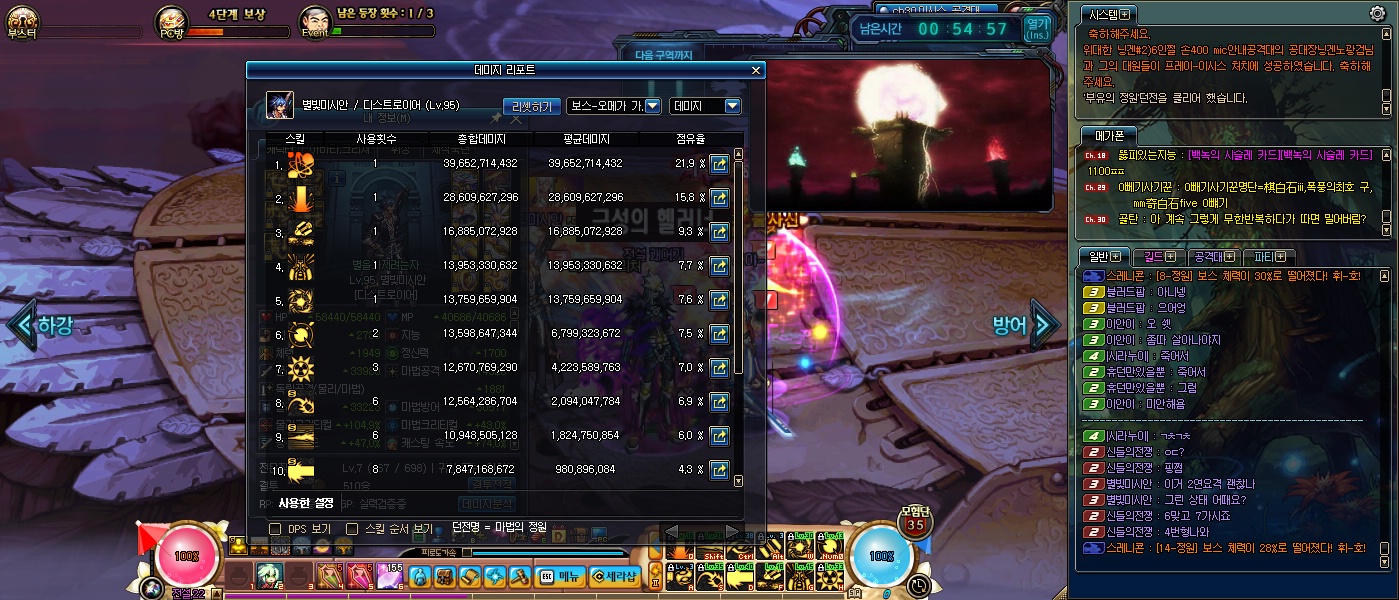Show the 파티 party chat tab
This screenshot has height=600, width=1399.
click(1269, 257)
